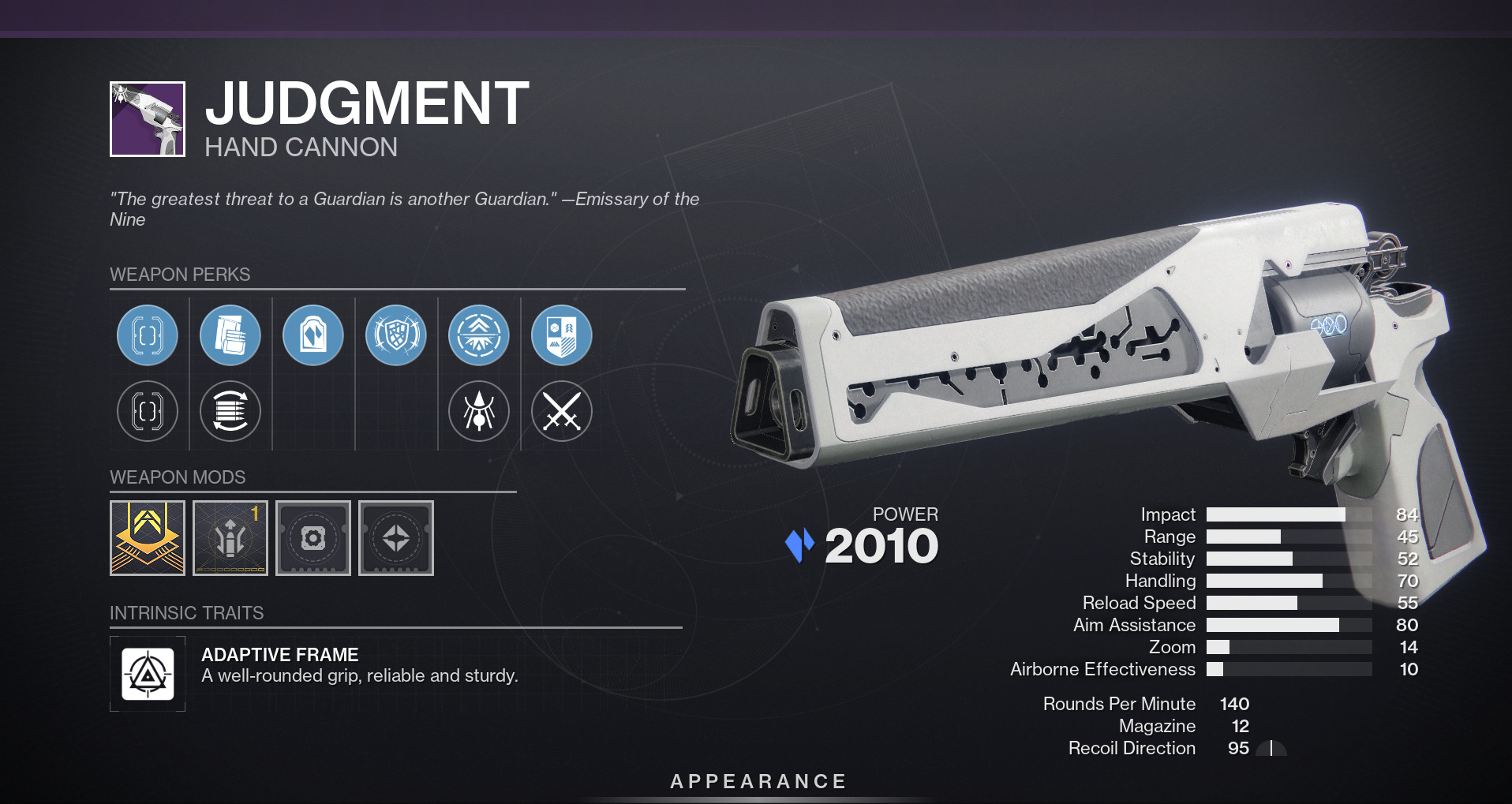Select the blue quartered crest shield perk
The image size is (1512, 804).
[562, 335]
